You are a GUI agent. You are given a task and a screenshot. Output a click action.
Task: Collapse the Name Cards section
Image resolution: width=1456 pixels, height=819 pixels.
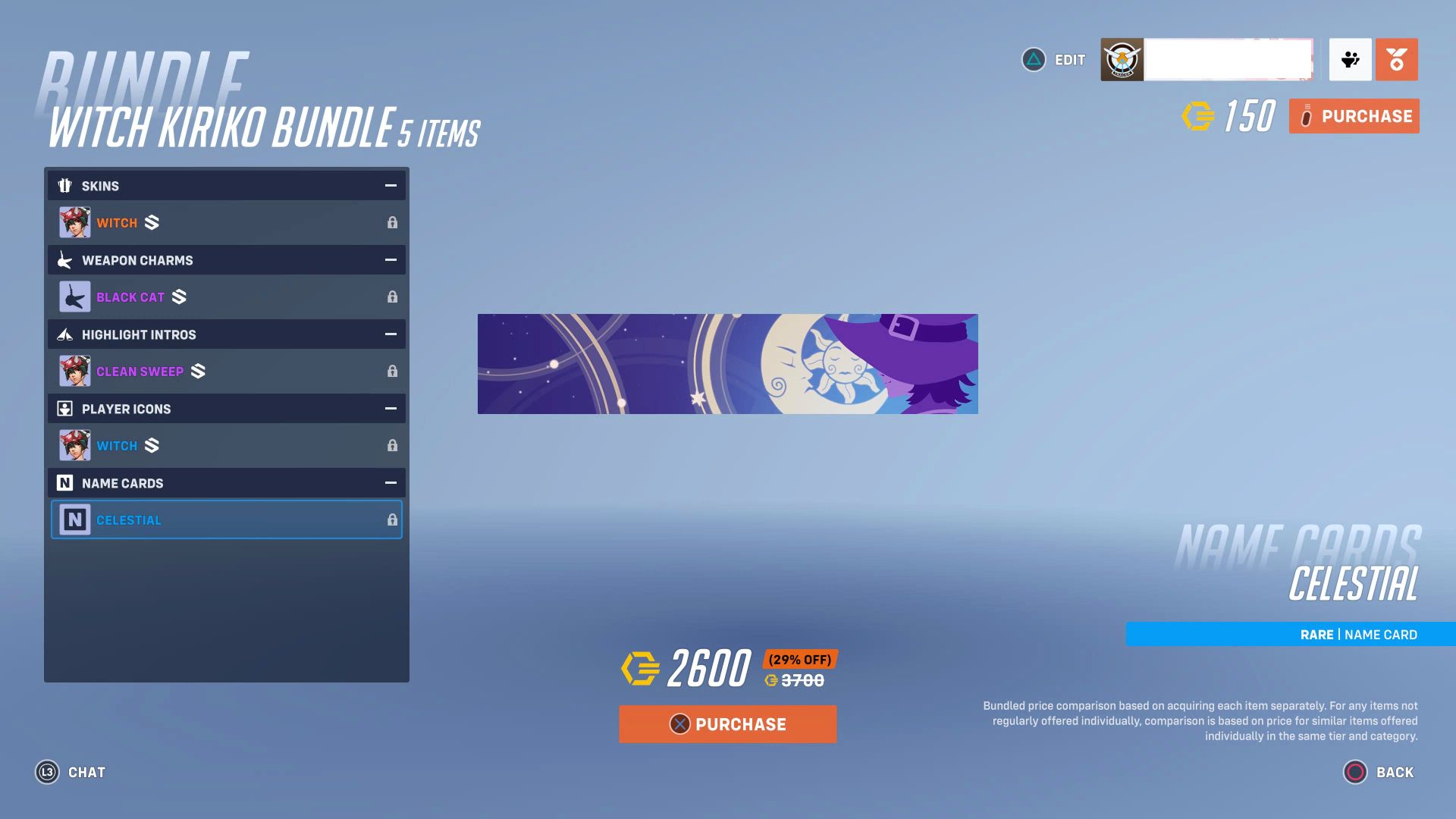click(391, 482)
